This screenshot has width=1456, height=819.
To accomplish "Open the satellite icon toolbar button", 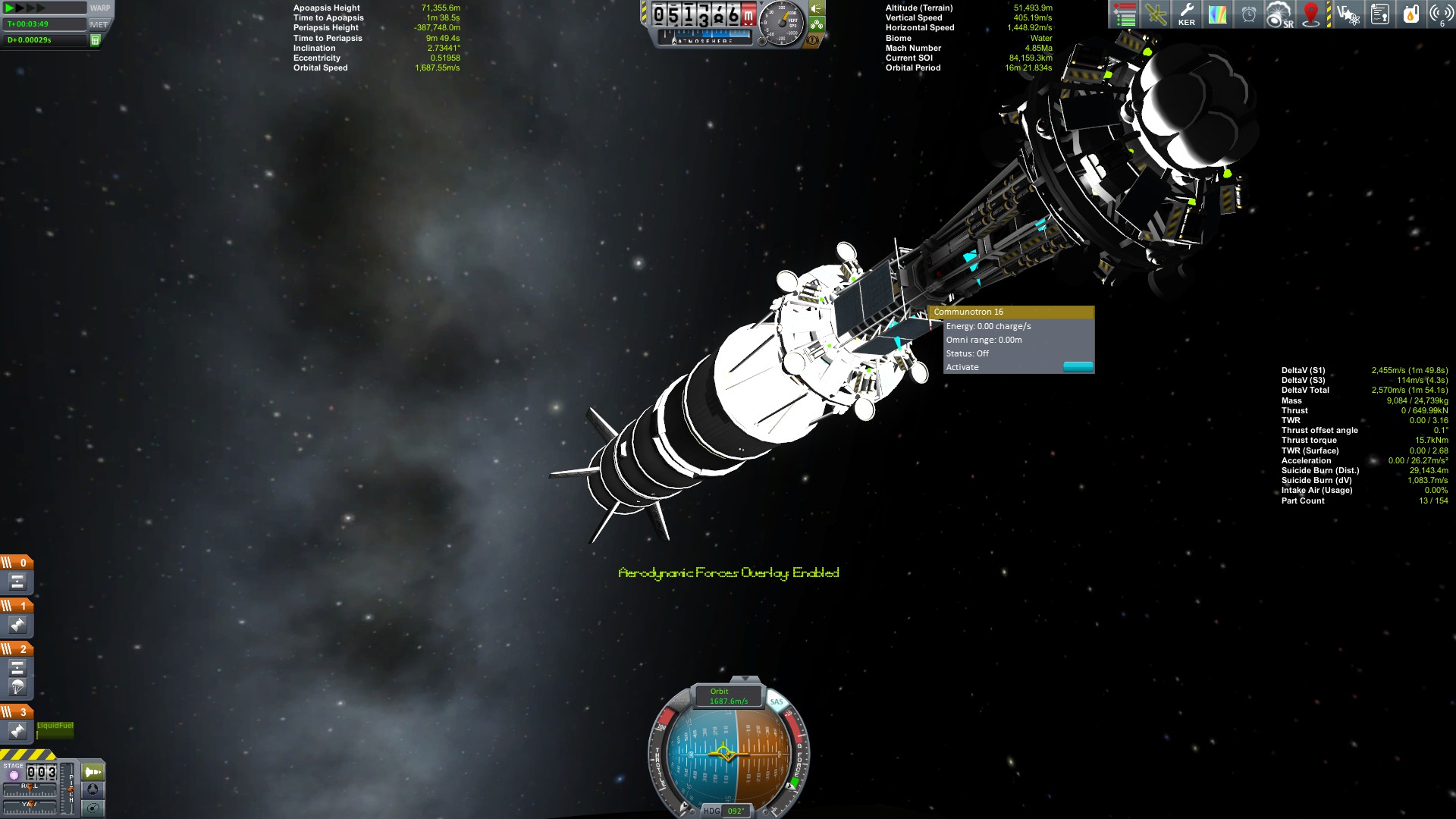I will tap(1156, 14).
